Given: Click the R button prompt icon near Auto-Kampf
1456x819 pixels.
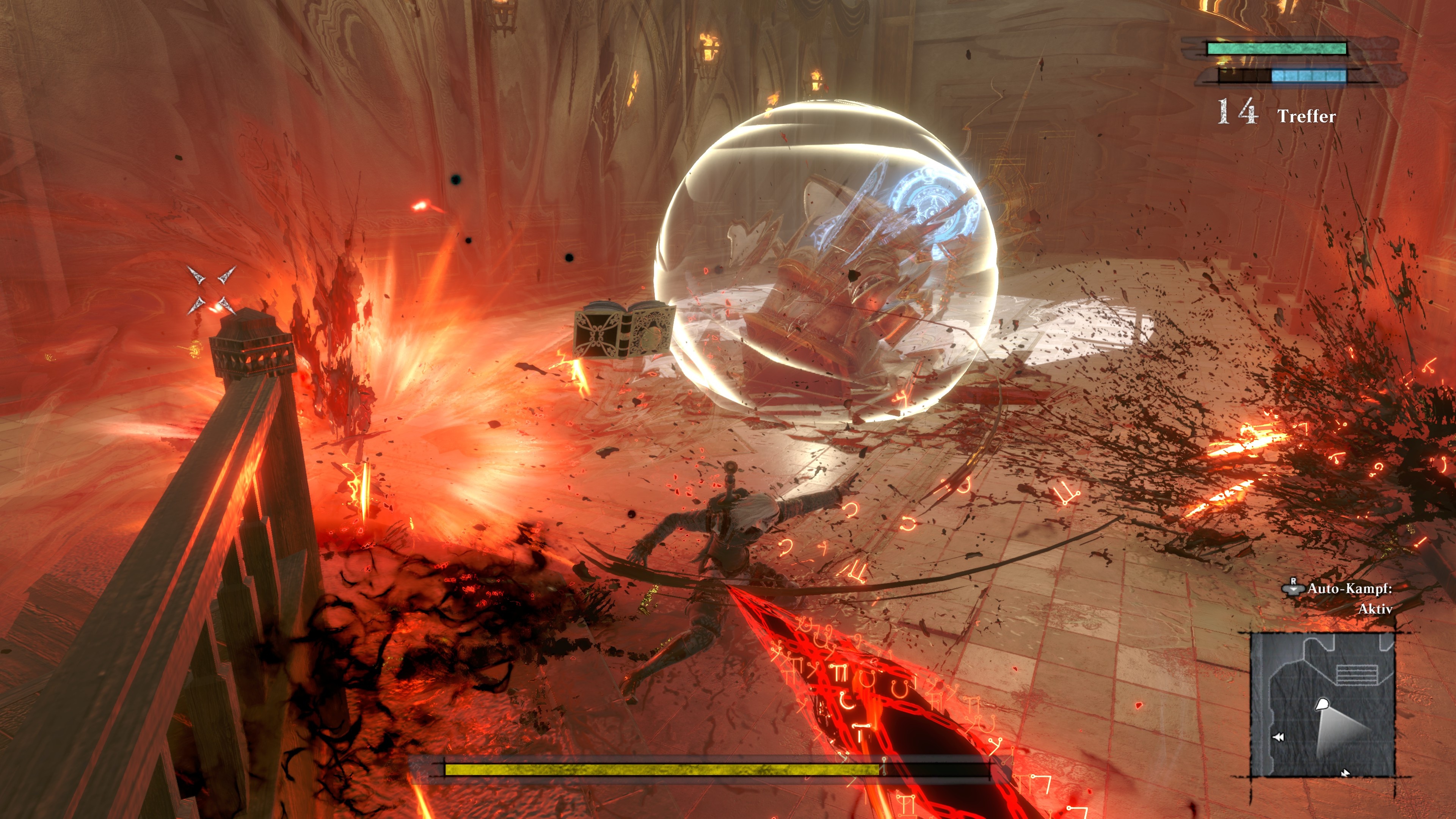Looking at the screenshot, I should [1293, 587].
